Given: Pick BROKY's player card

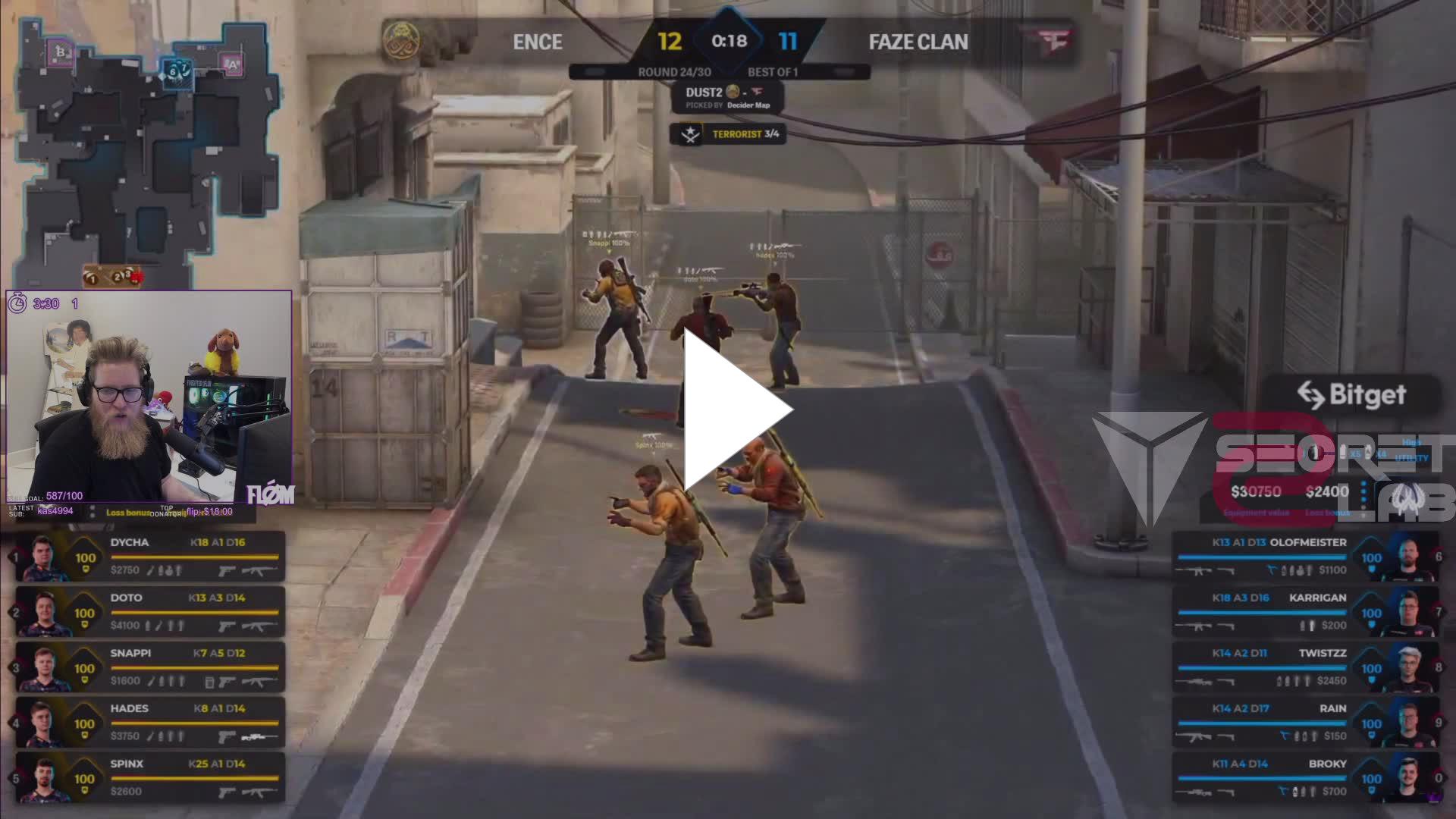Looking at the screenshot, I should [1304, 778].
